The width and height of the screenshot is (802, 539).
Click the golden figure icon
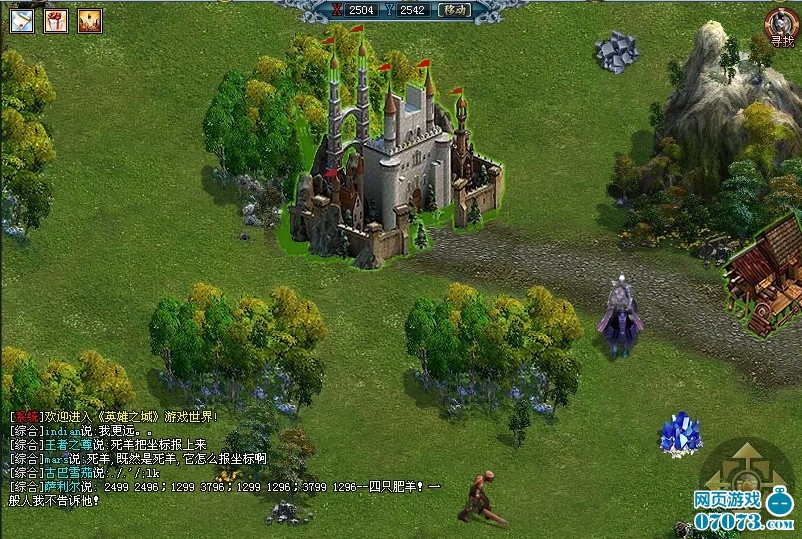(x=90, y=20)
